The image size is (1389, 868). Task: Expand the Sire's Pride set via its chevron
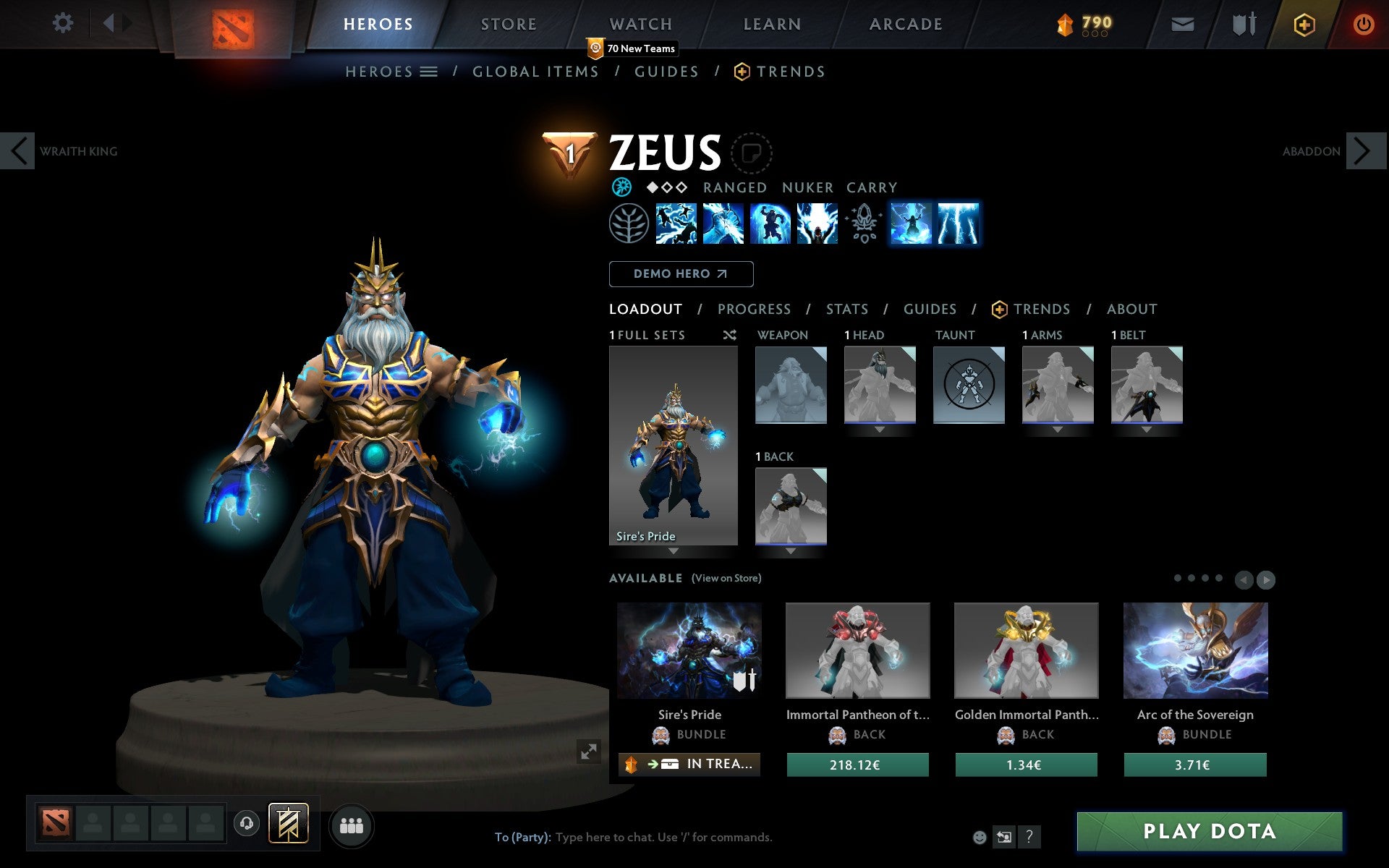click(673, 551)
